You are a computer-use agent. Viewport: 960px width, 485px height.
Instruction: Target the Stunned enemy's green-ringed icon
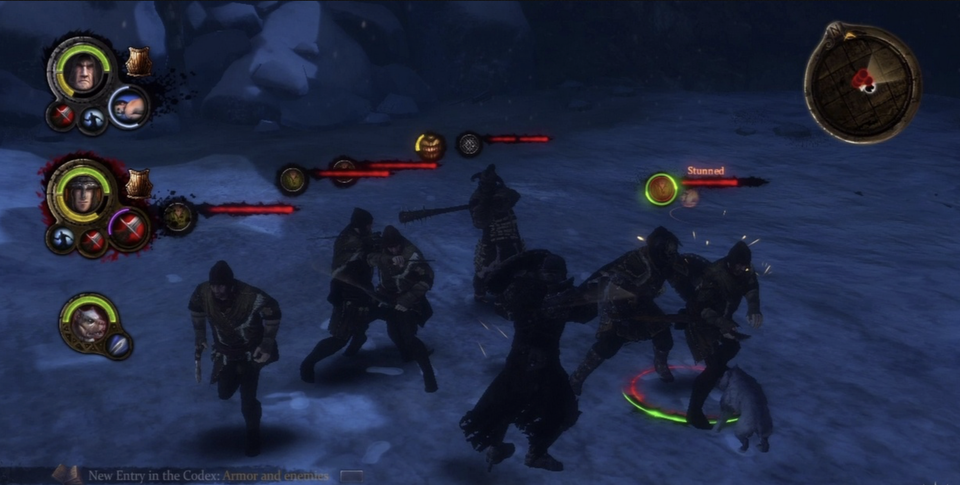(x=660, y=187)
